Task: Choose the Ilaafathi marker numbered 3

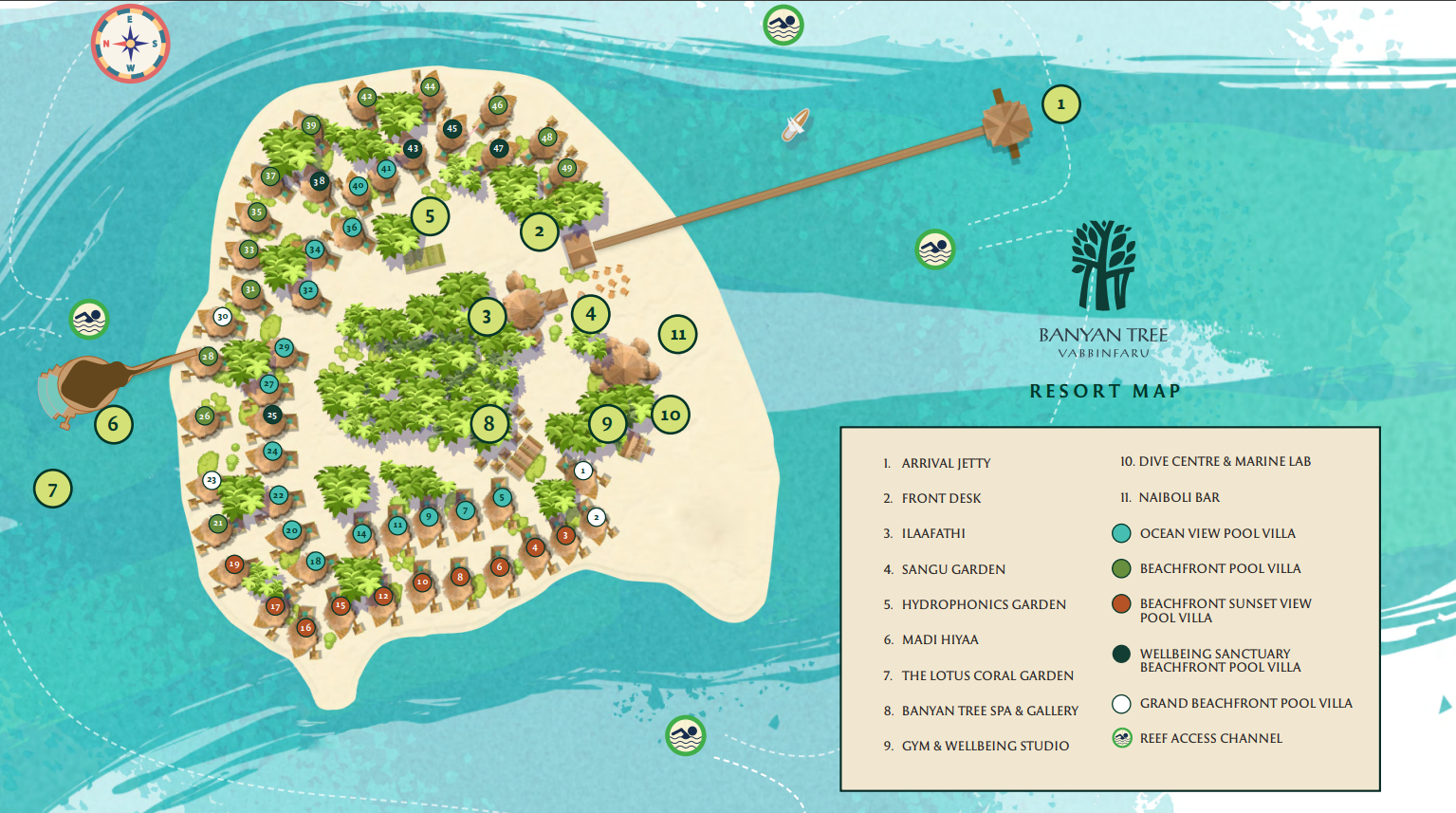Action: (487, 317)
